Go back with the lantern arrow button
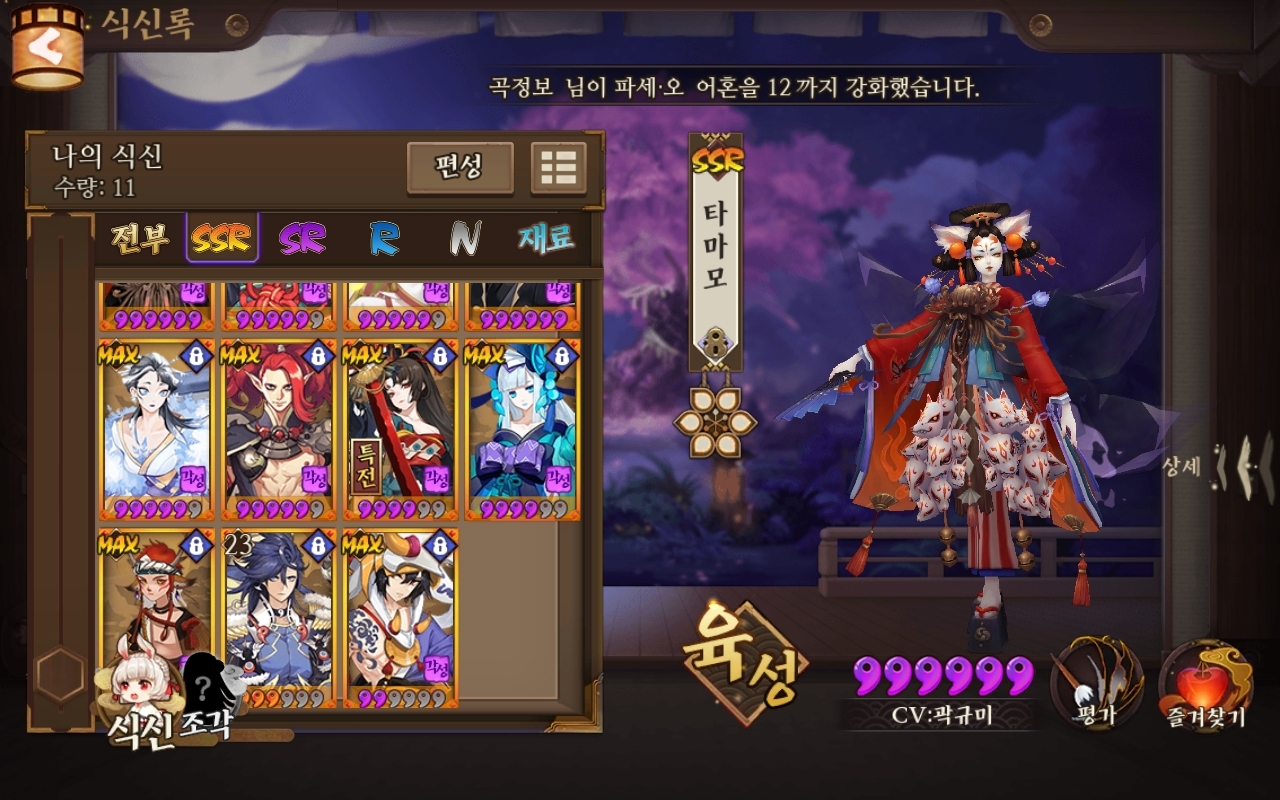 coord(46,46)
